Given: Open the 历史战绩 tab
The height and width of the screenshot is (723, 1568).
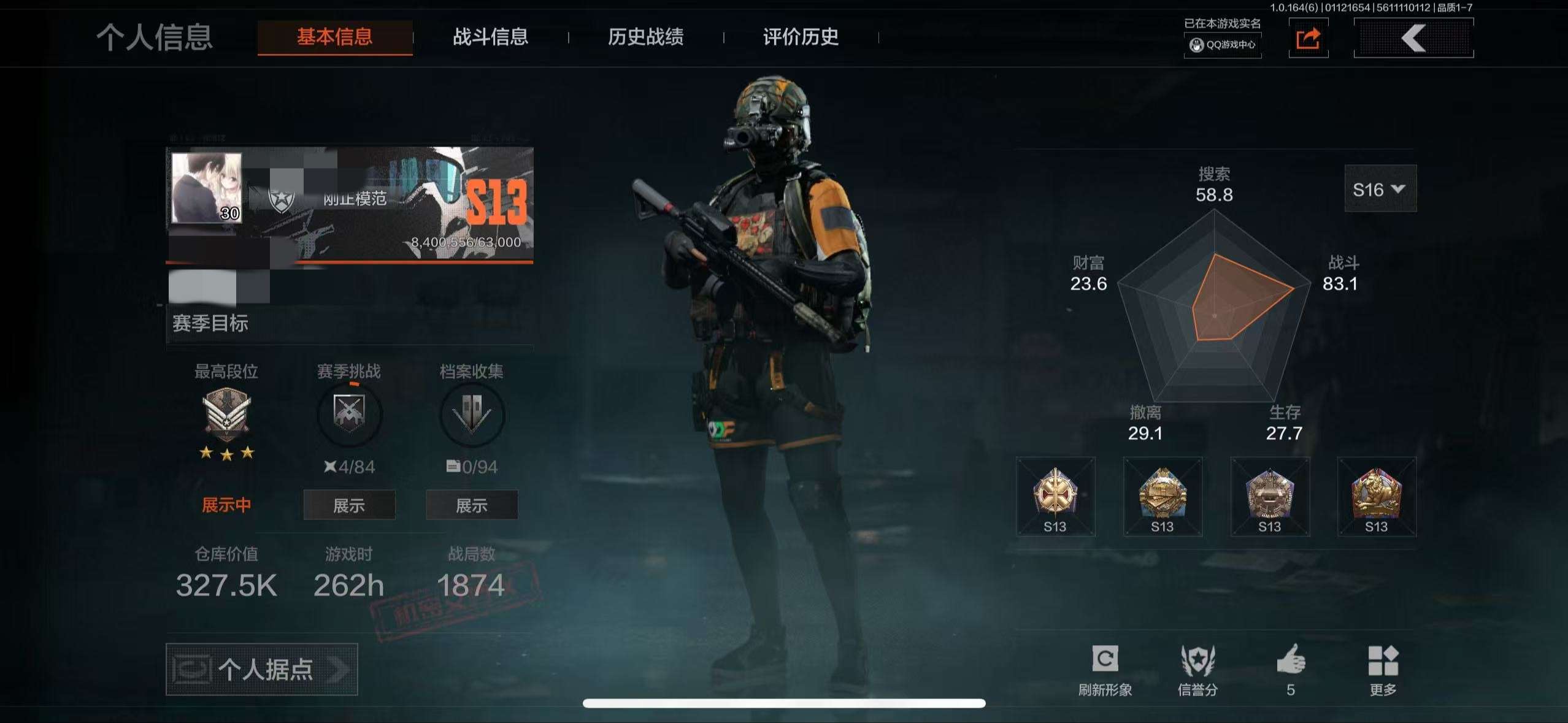Looking at the screenshot, I should (x=646, y=38).
